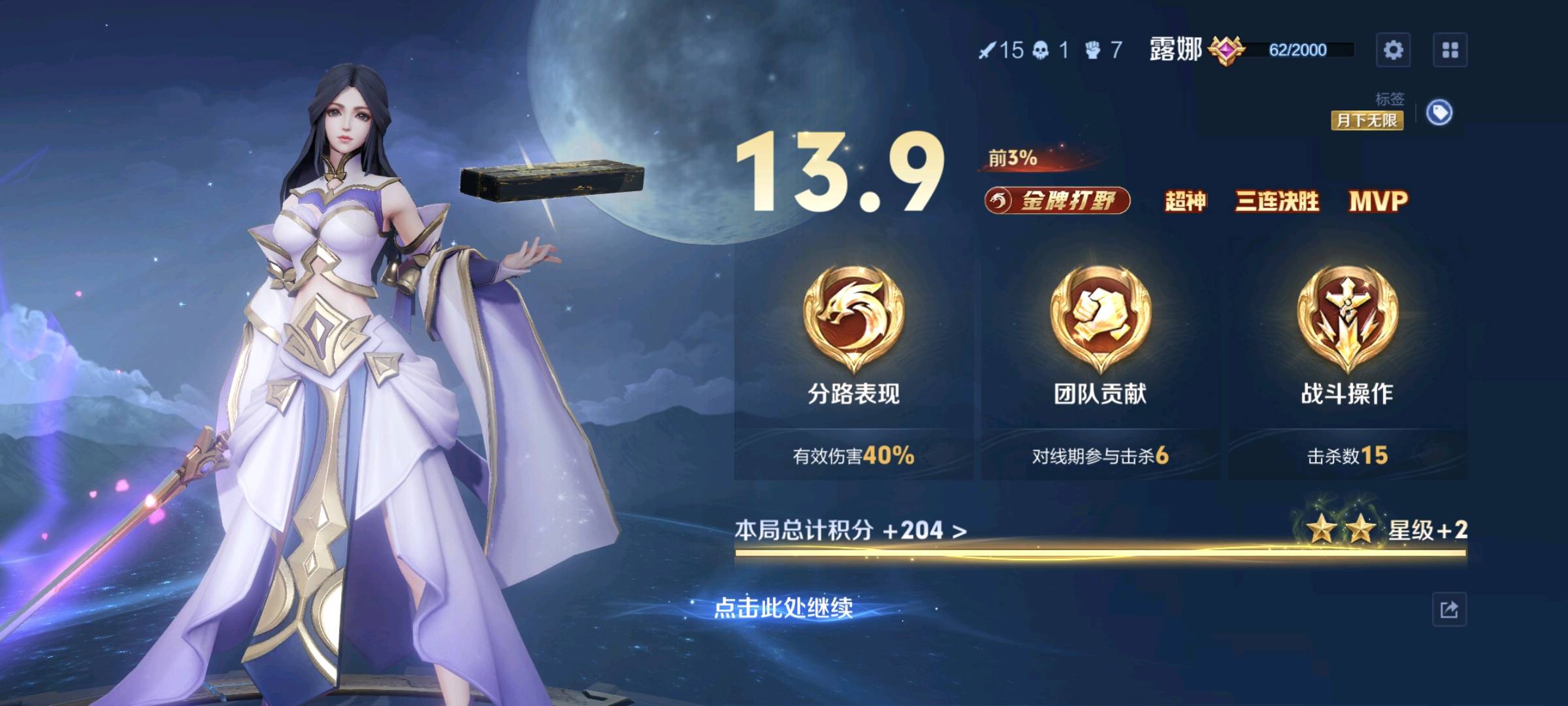Open the grid menu icon top right
This screenshot has width=1568, height=706.
[1452, 50]
